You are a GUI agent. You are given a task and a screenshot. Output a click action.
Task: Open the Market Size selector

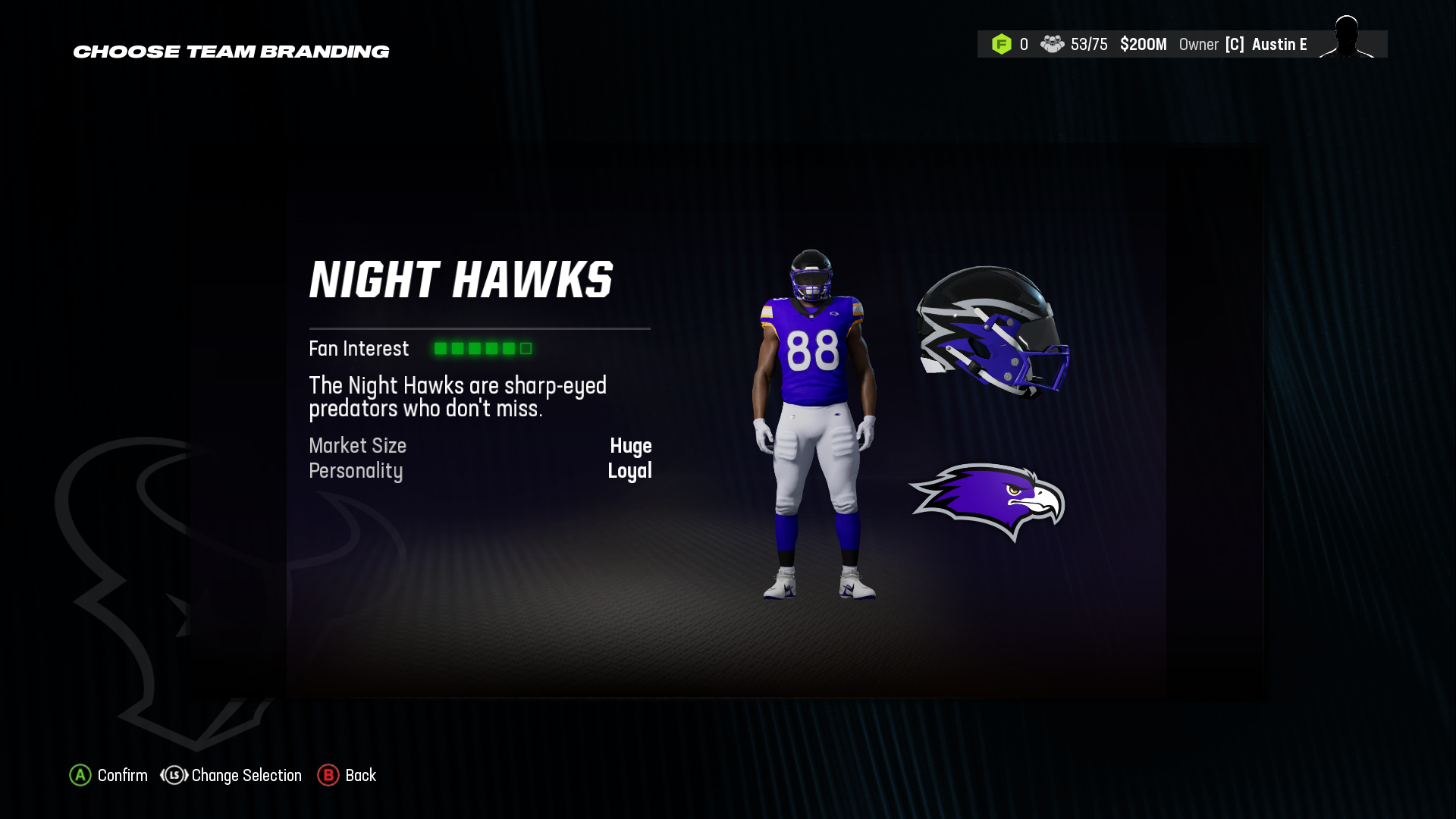pos(357,446)
